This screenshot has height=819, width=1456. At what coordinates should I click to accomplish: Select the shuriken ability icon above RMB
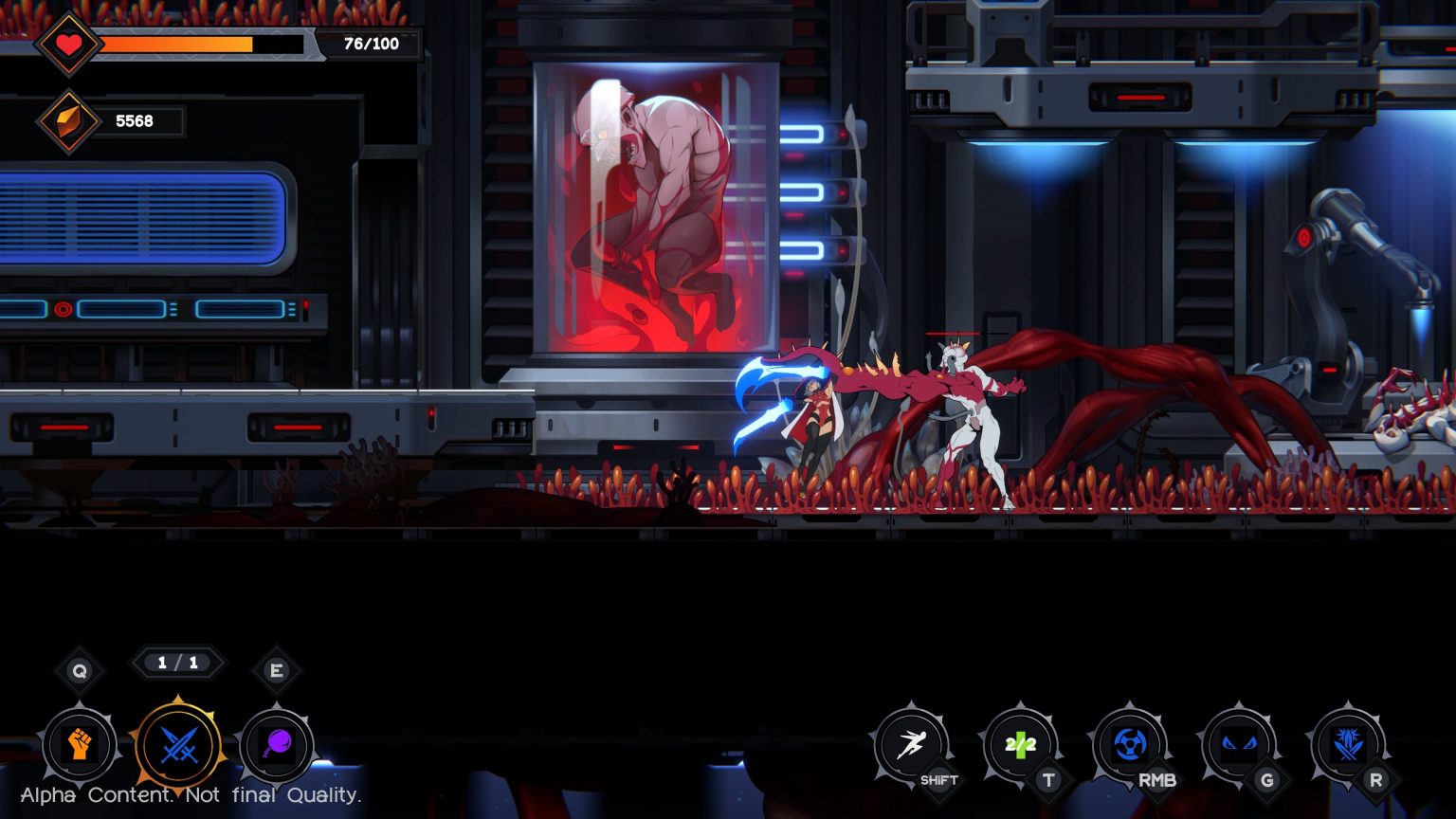click(x=1128, y=745)
